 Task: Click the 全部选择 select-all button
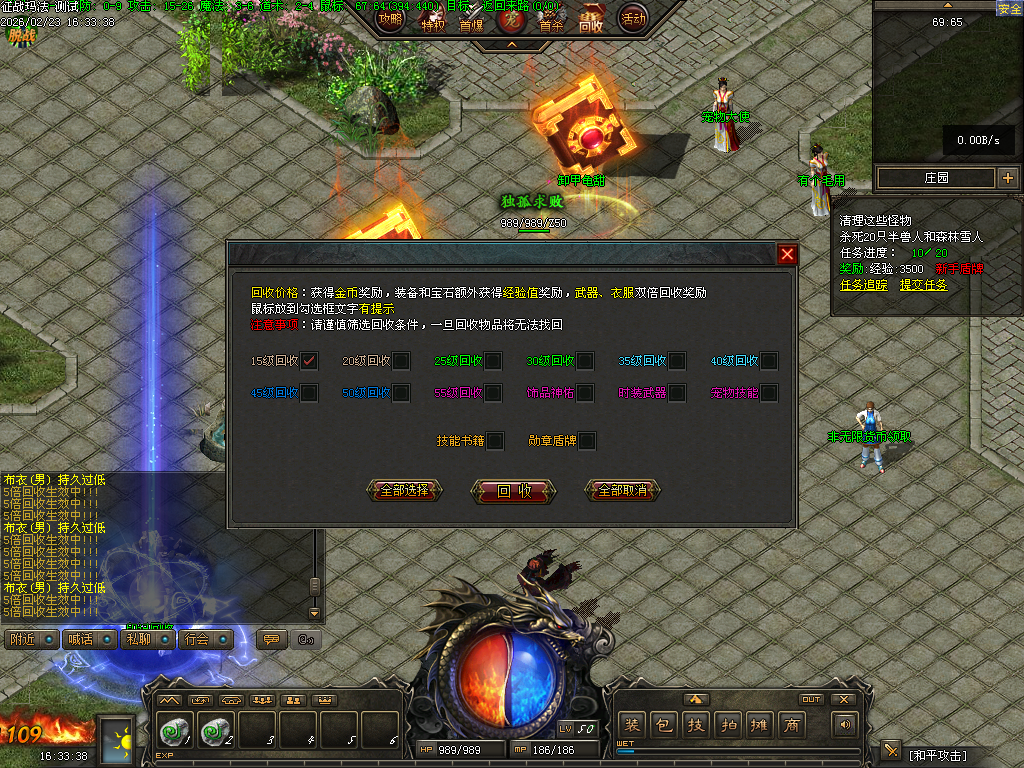[404, 491]
